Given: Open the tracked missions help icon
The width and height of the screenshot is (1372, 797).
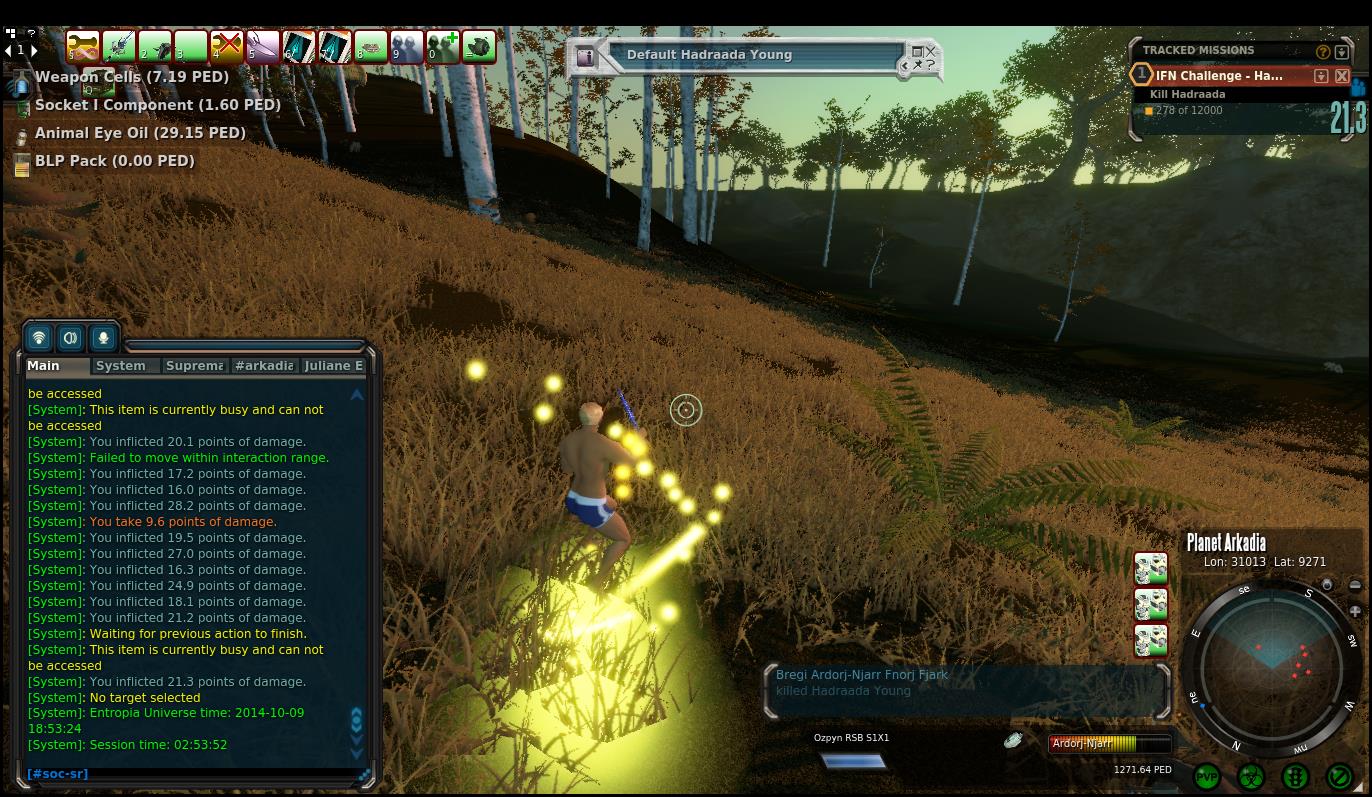Looking at the screenshot, I should [1323, 51].
